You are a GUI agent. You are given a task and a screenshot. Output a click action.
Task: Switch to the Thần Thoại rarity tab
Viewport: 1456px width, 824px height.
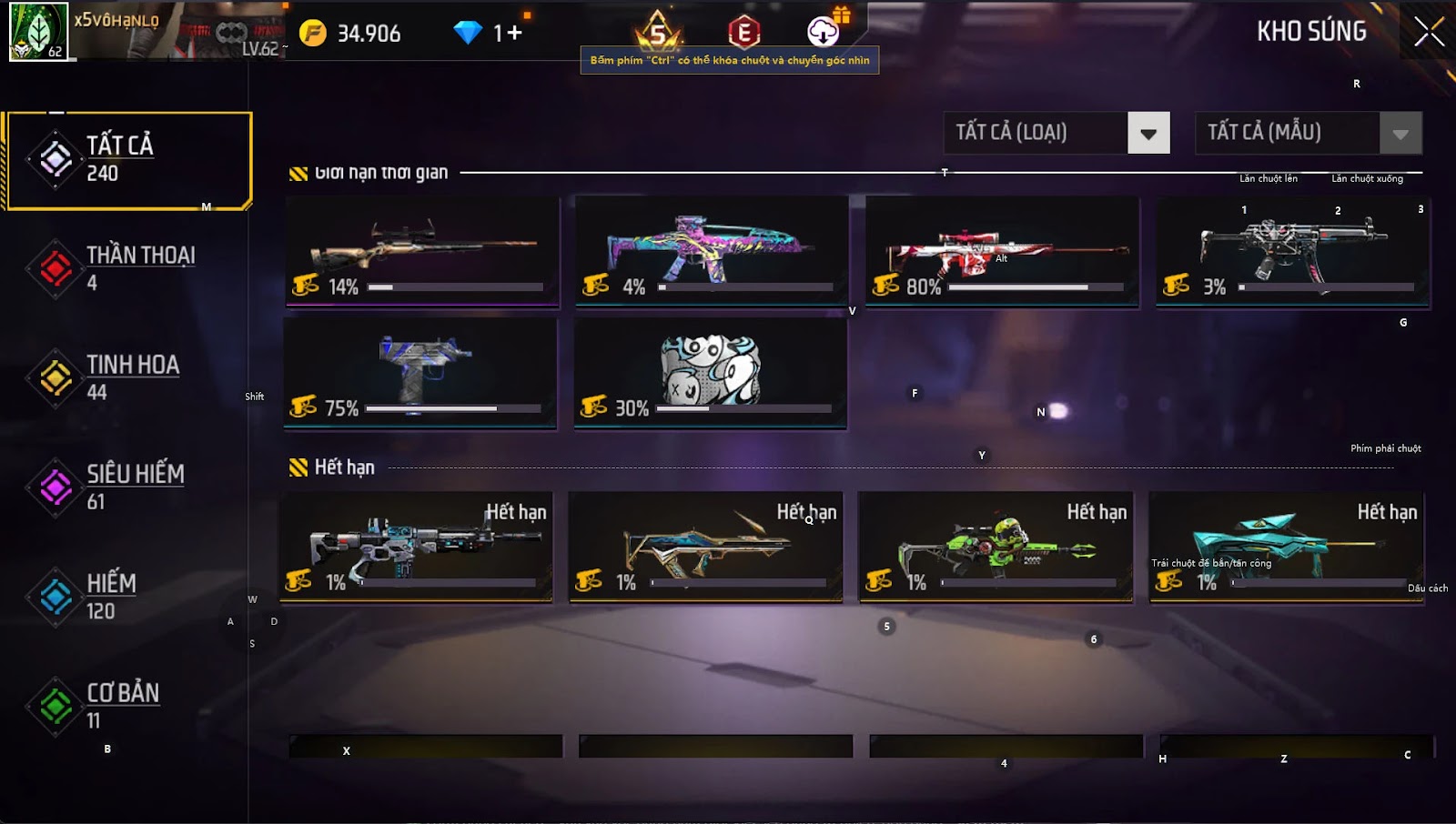pyautogui.click(x=127, y=268)
